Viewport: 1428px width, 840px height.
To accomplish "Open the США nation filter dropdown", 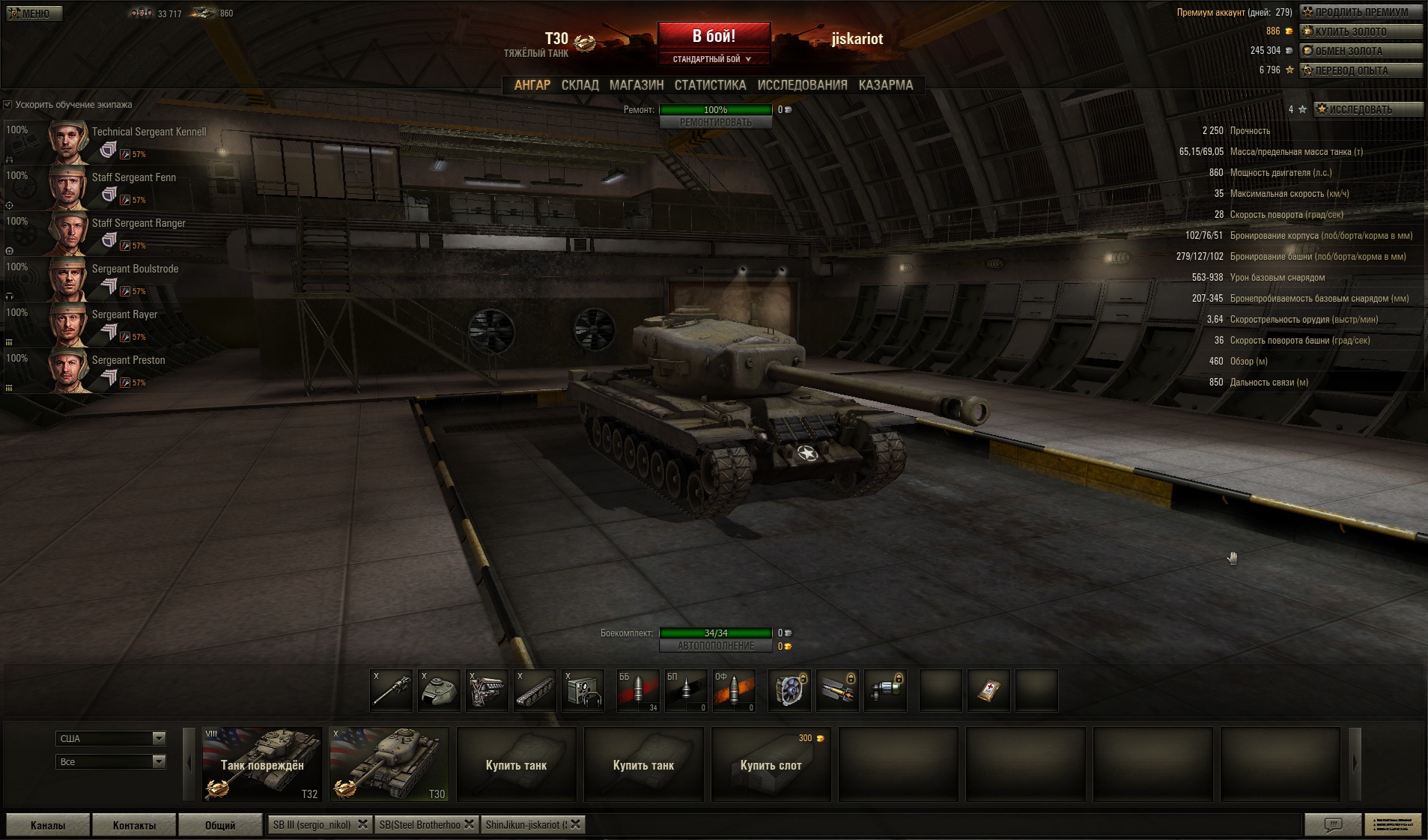I will [110, 738].
